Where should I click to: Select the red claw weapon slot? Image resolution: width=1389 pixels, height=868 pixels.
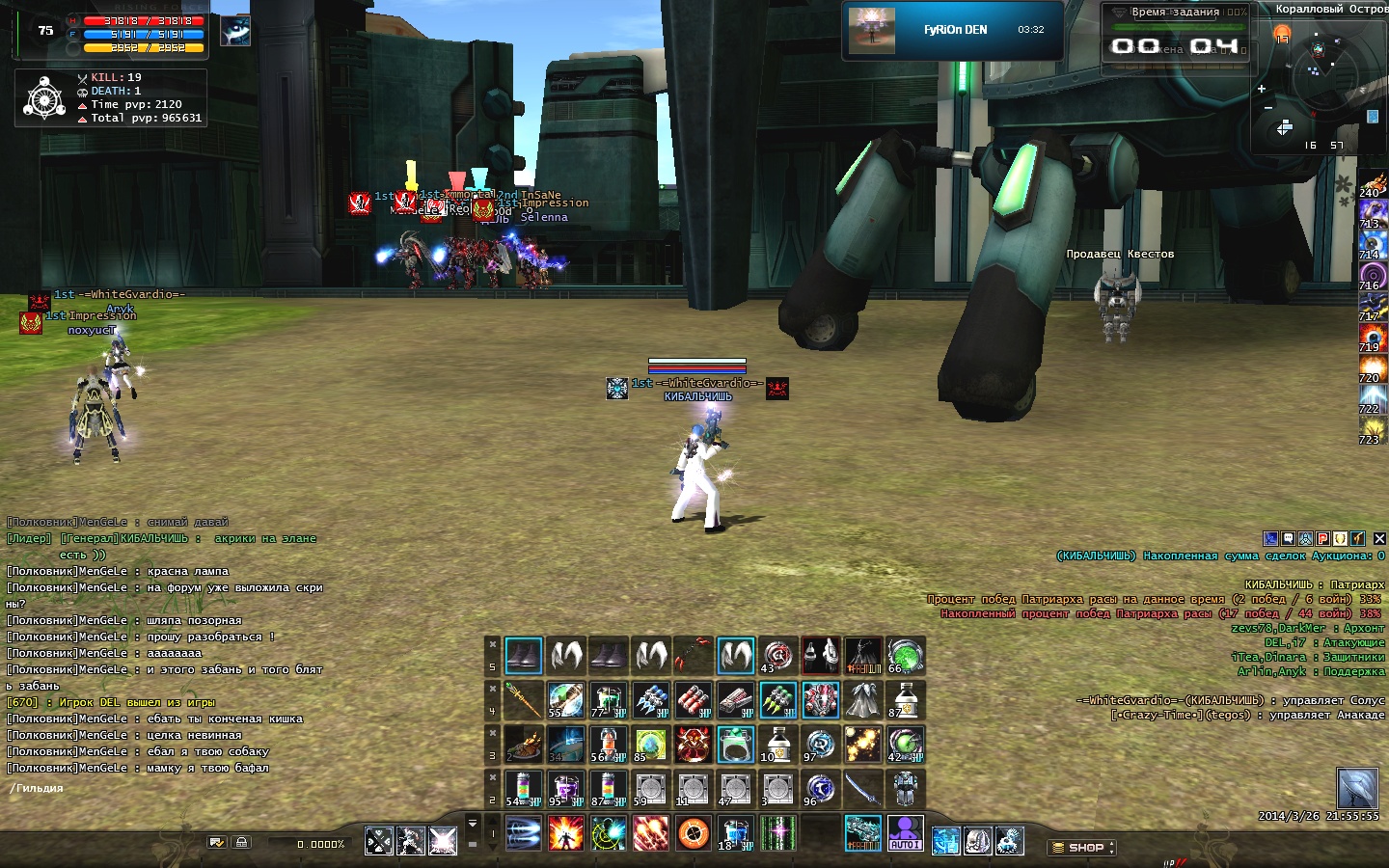(693, 656)
